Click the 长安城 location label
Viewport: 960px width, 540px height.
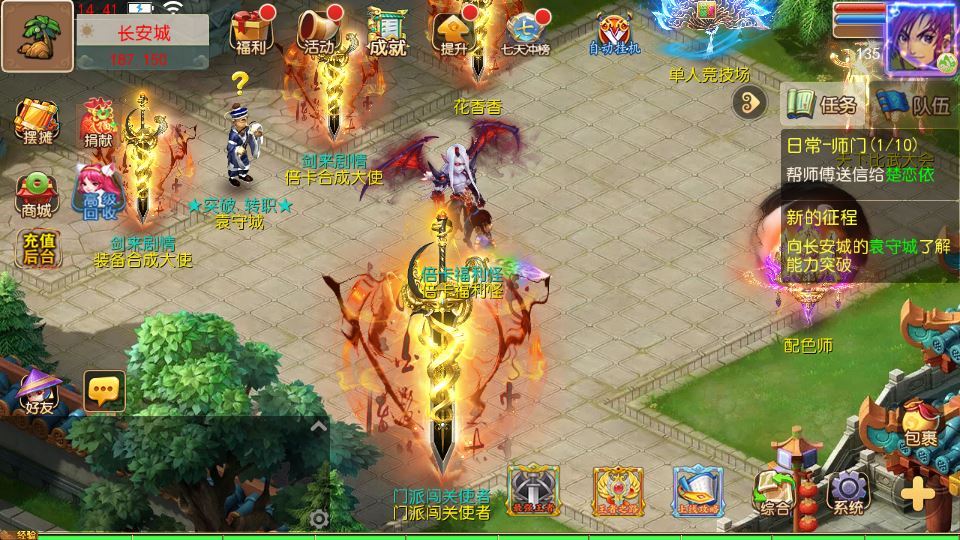[143, 32]
